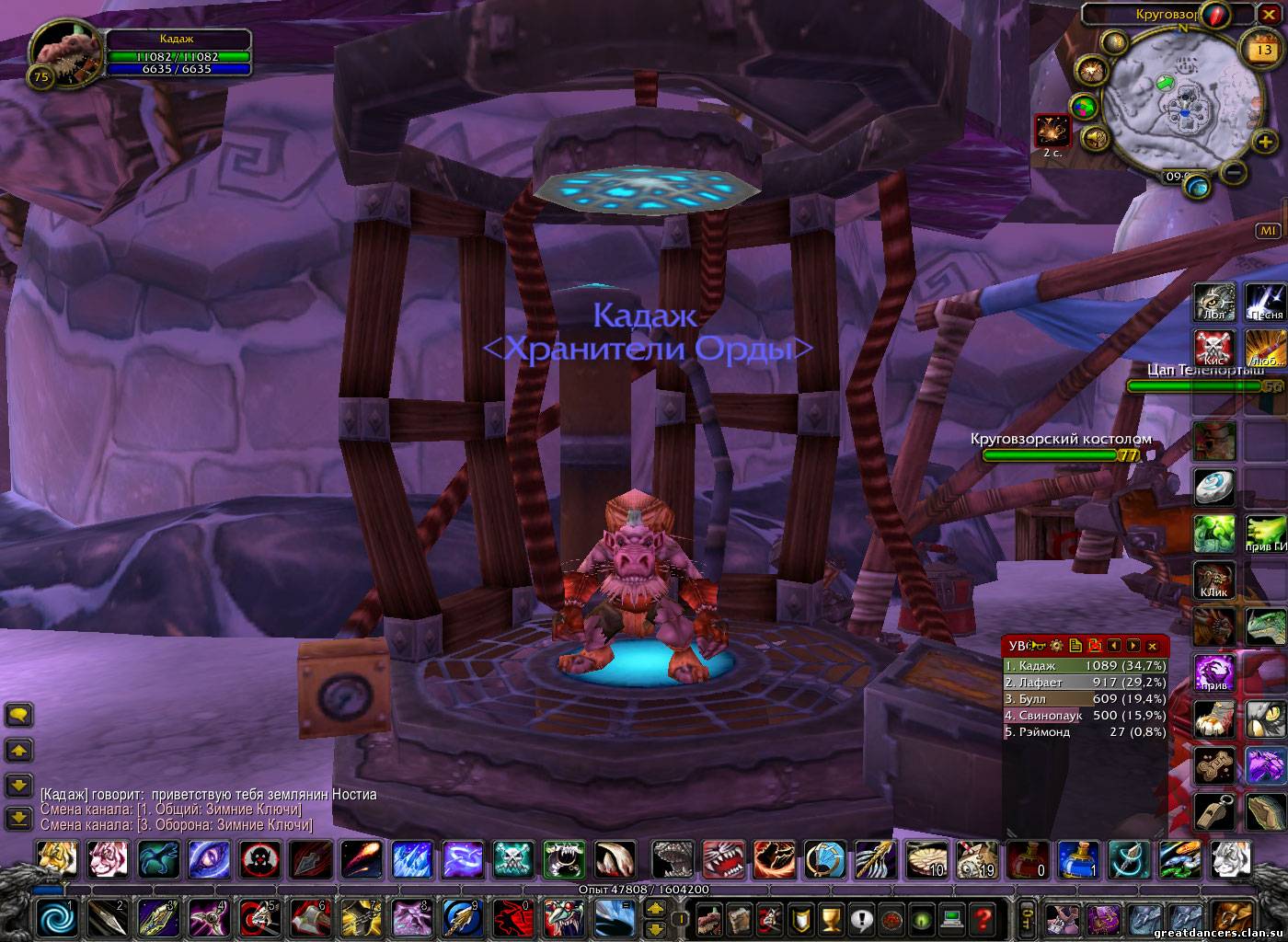Image resolution: width=1288 pixels, height=942 pixels.
Task: Click the fireworks buff icon with 2 с.
Action: [1052, 131]
